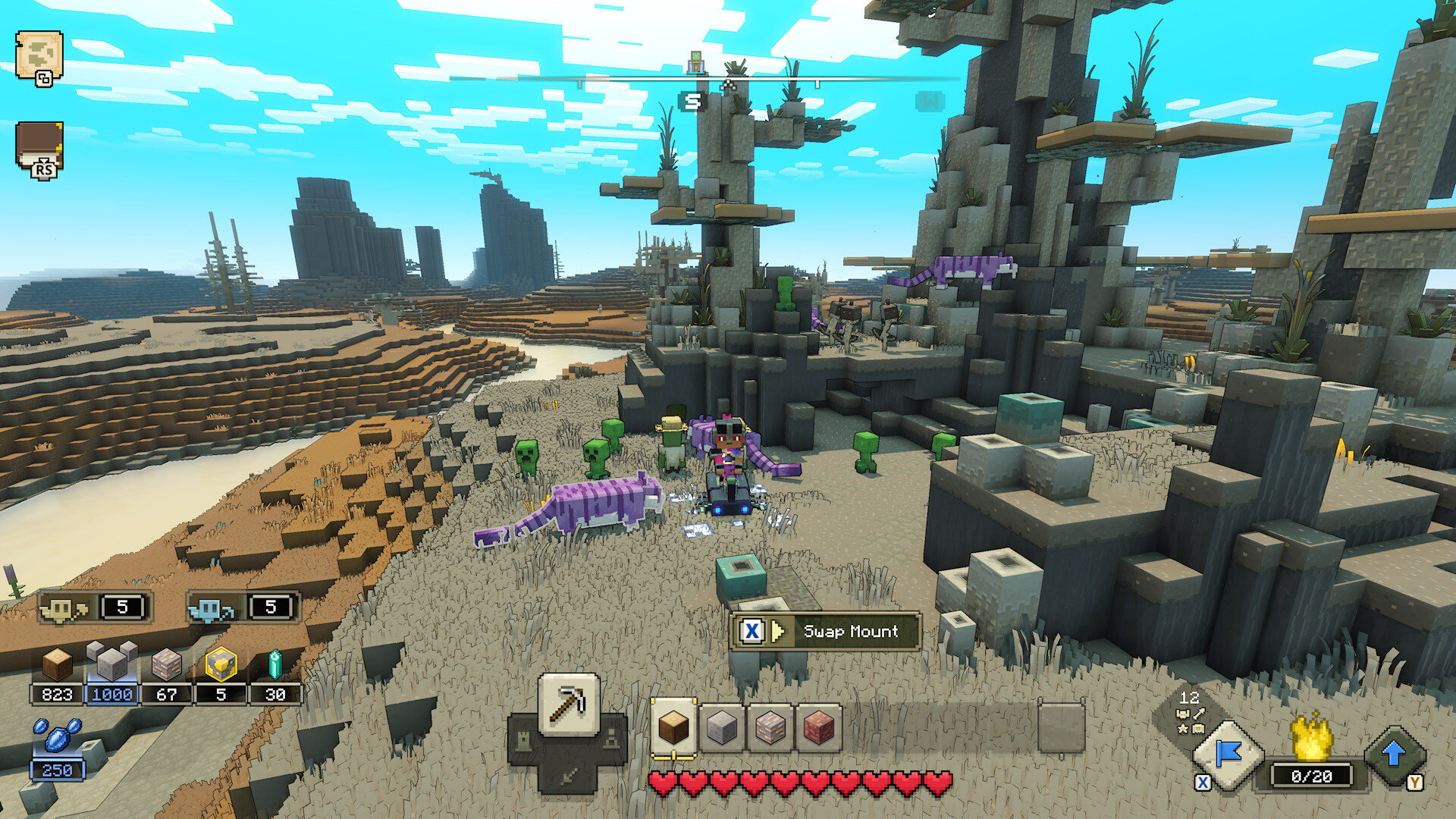Click the gold resource icon showing 5

pyautogui.click(x=221, y=675)
